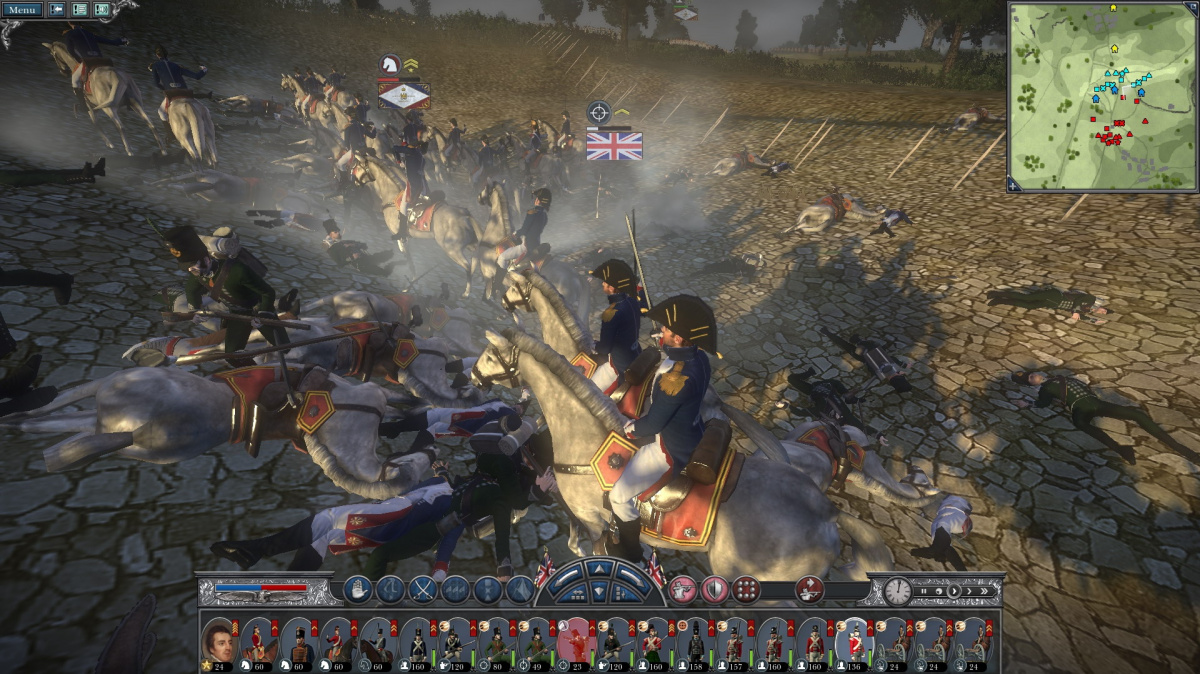Click the battle timer clock icon
This screenshot has height=674, width=1200.
point(897,591)
